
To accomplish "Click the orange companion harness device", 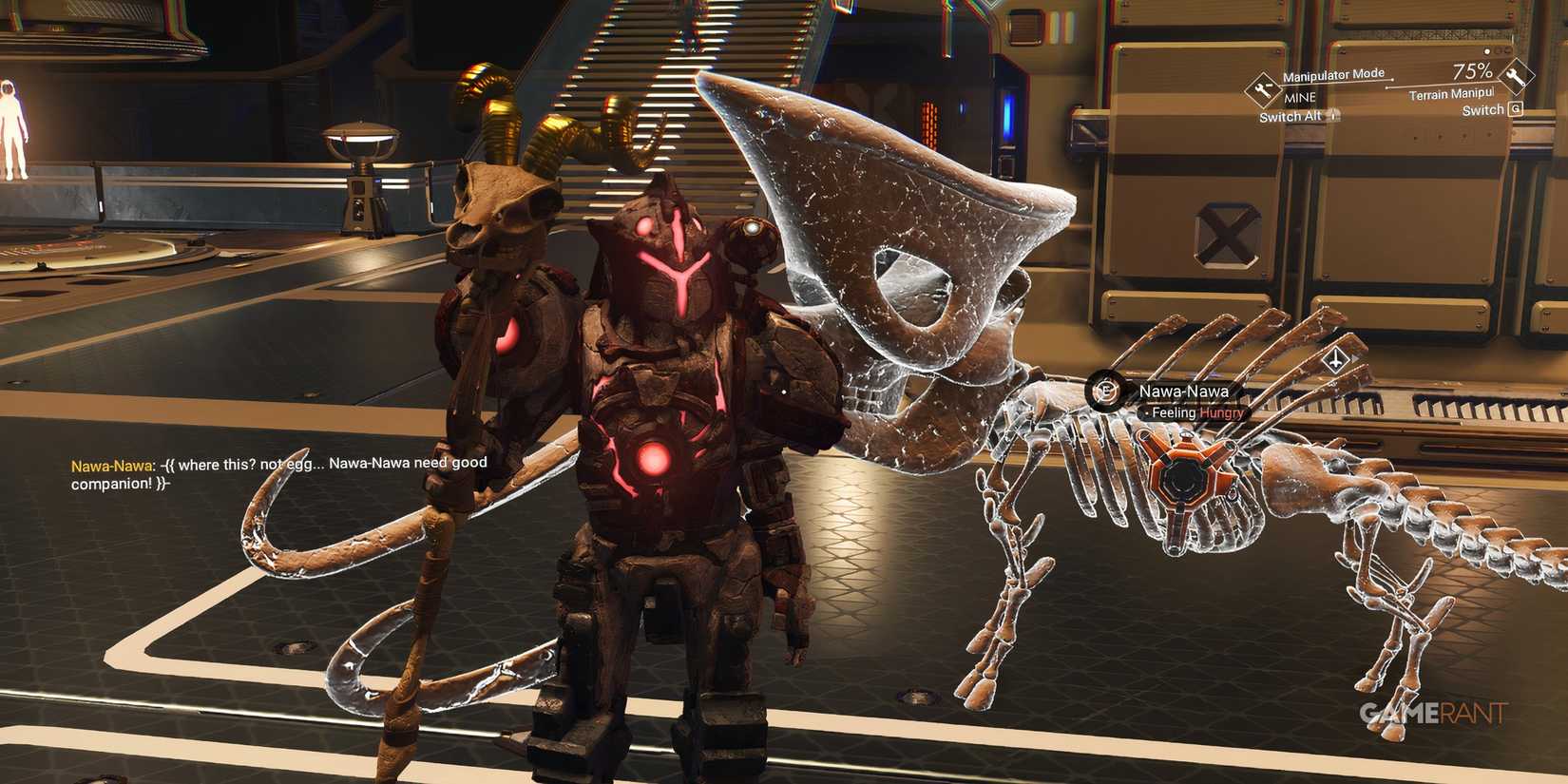I will pos(1181,480).
